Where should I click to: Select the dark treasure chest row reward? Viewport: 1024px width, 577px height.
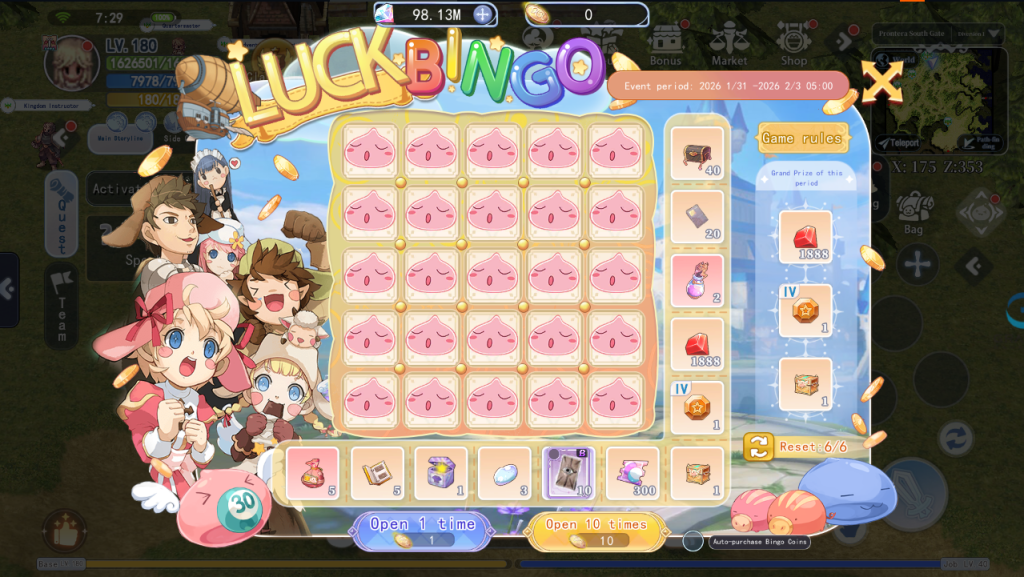697,153
